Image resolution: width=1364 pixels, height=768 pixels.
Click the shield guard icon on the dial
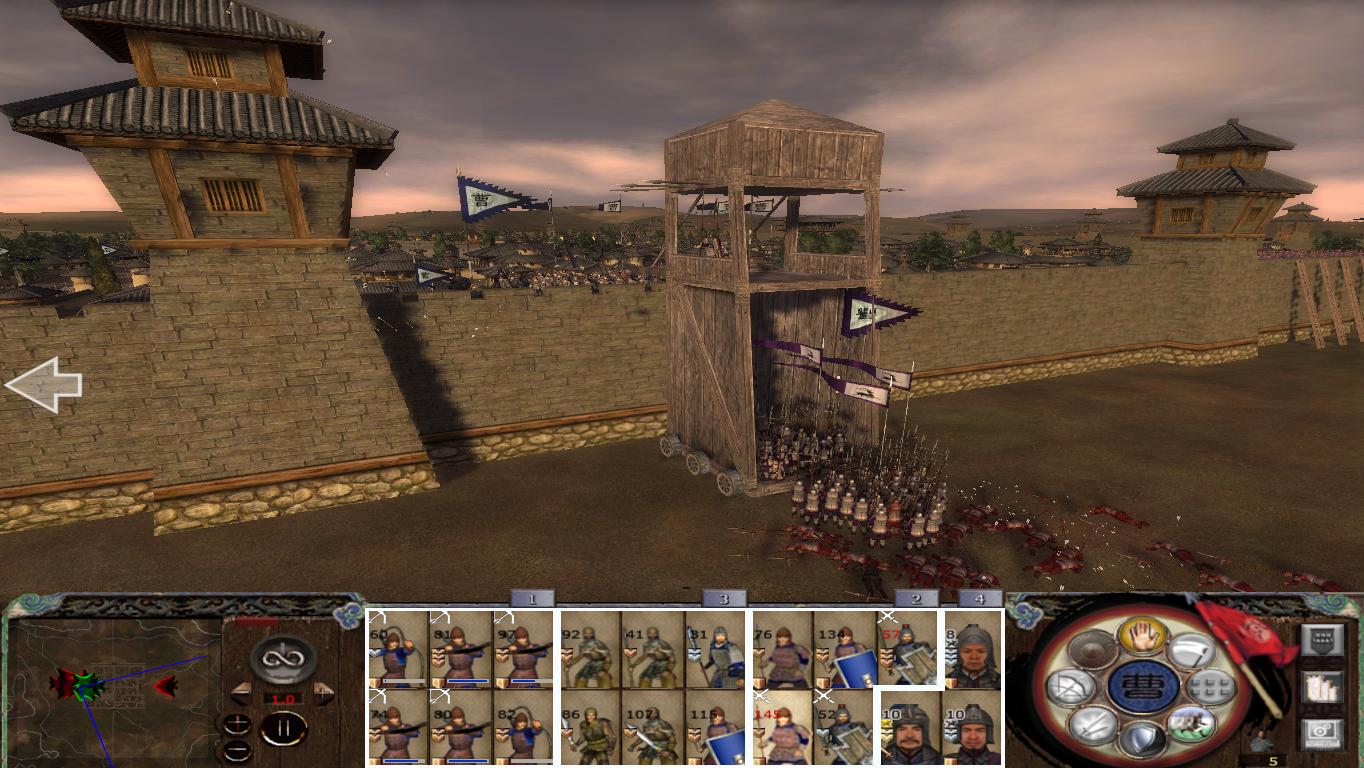pyautogui.click(x=1142, y=737)
